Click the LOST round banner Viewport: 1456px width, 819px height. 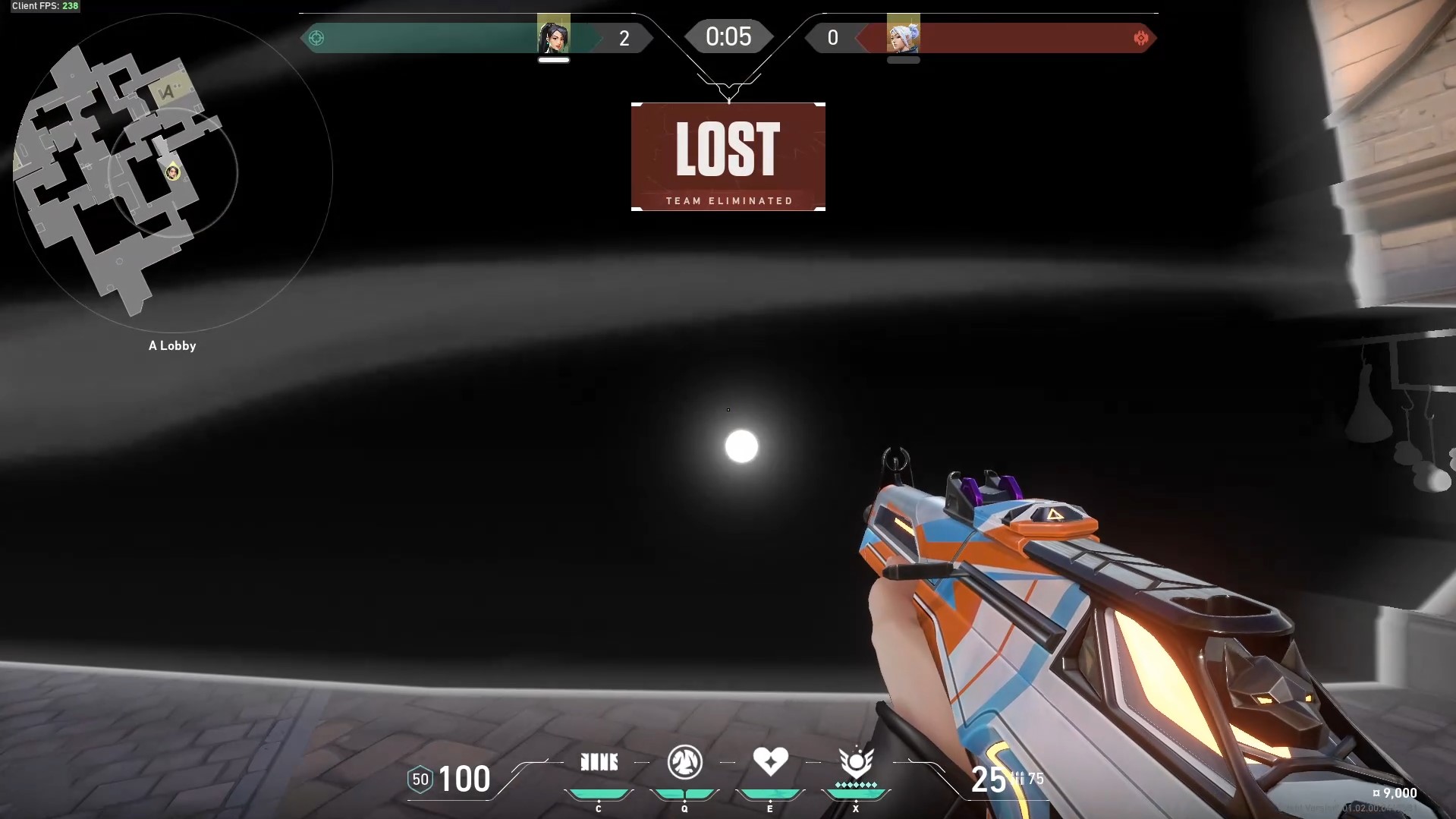pos(728,150)
